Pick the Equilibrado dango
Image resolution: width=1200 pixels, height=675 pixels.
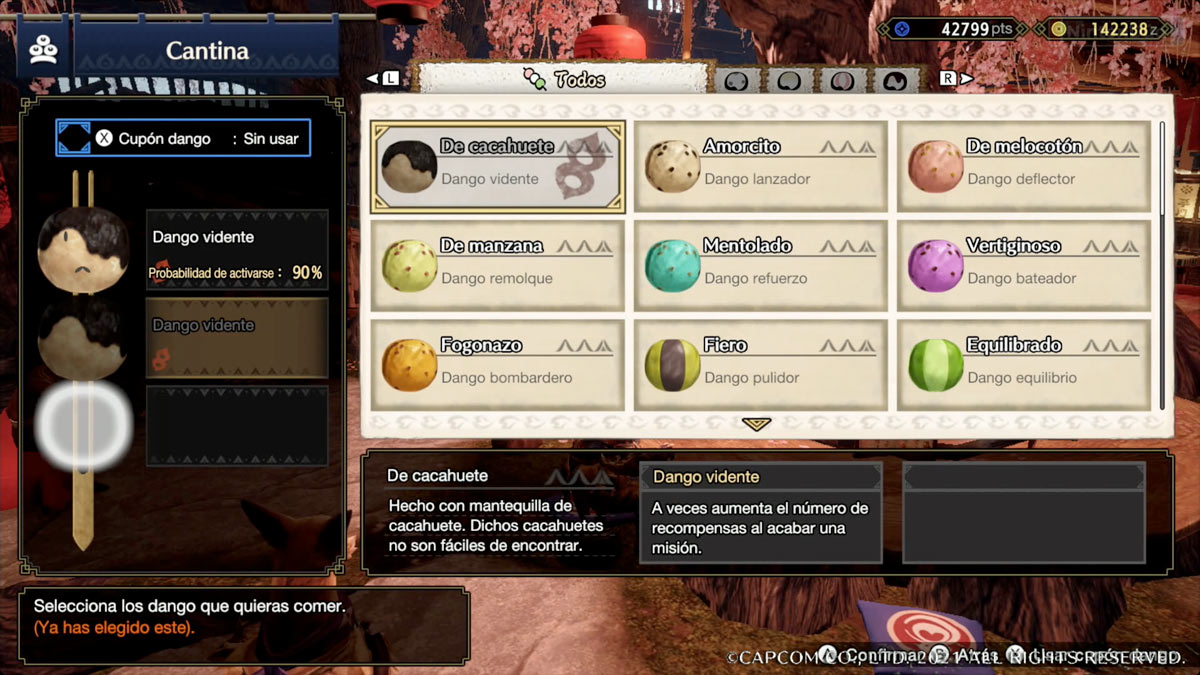[x=1023, y=365]
